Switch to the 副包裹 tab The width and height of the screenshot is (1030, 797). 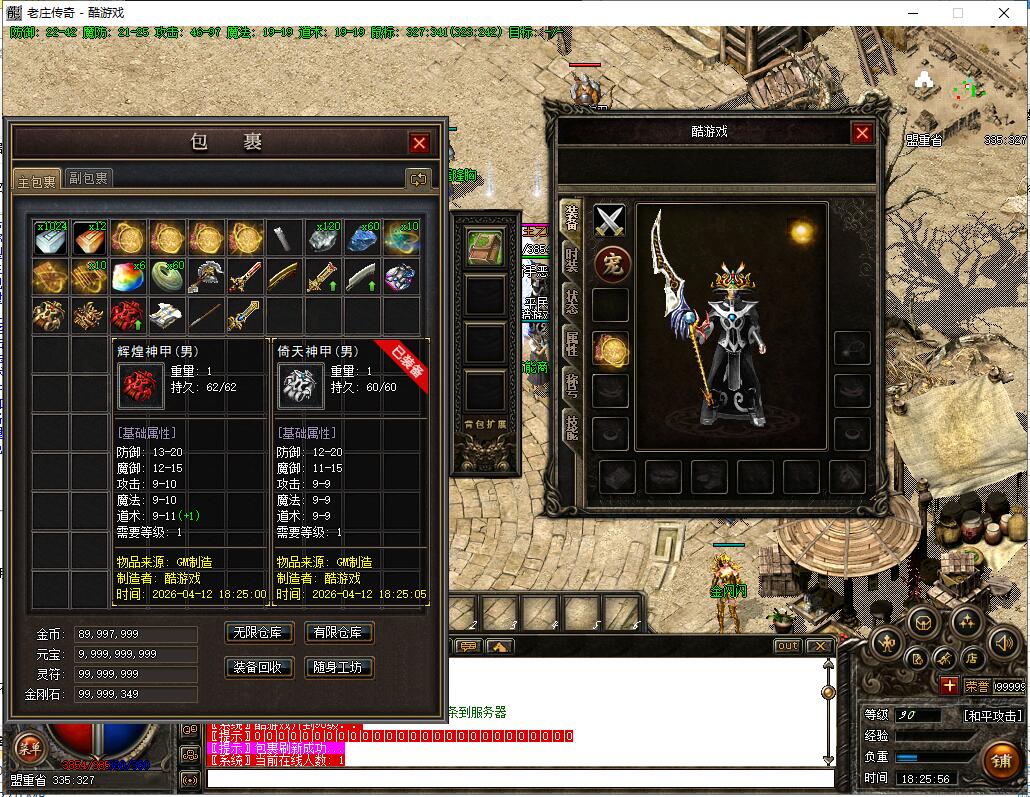(x=88, y=178)
